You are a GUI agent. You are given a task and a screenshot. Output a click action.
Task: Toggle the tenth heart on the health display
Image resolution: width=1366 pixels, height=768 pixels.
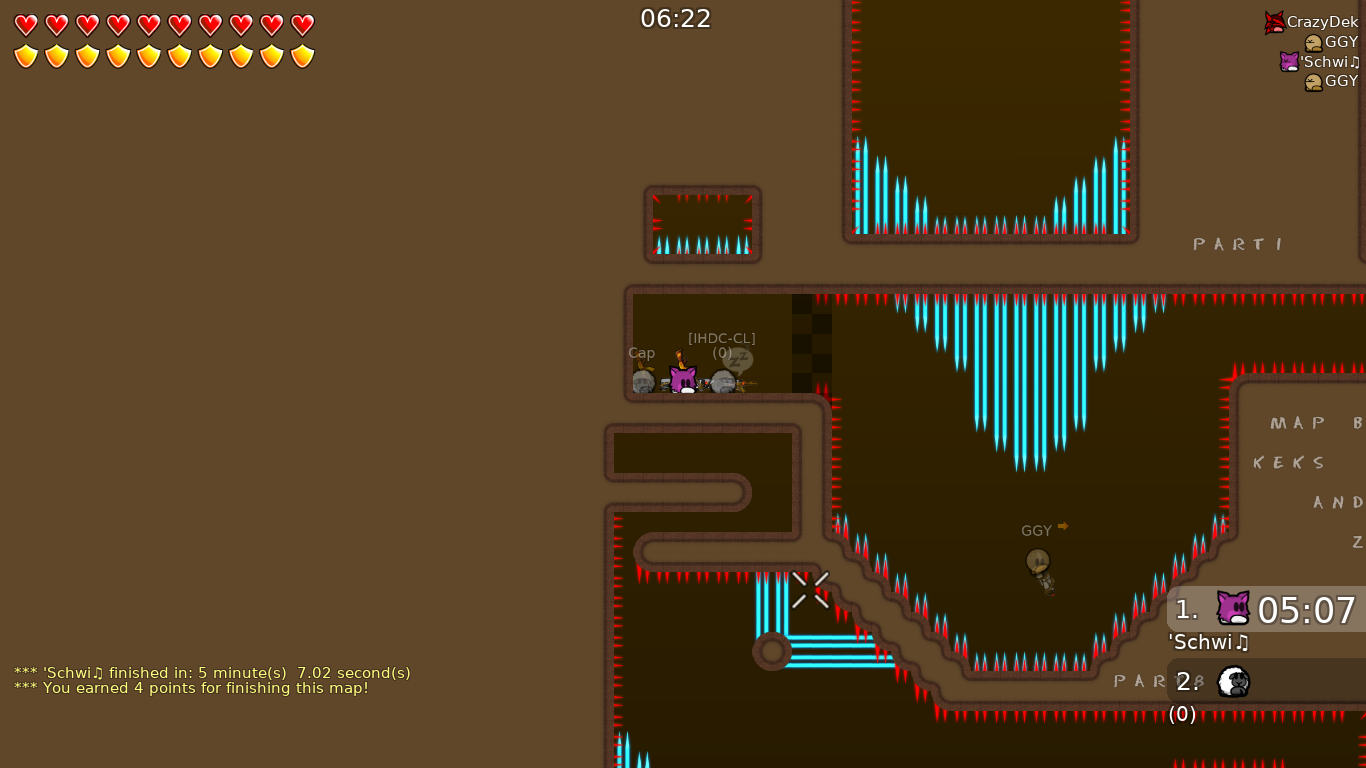tap(302, 25)
